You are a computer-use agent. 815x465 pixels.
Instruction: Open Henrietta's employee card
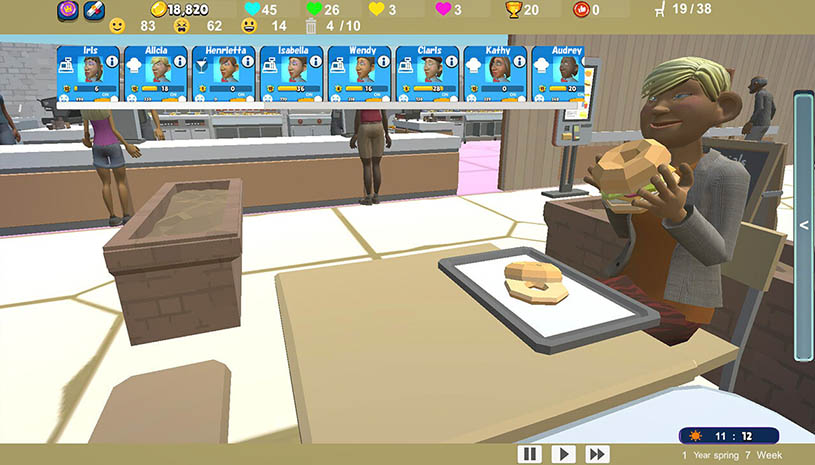[224, 73]
